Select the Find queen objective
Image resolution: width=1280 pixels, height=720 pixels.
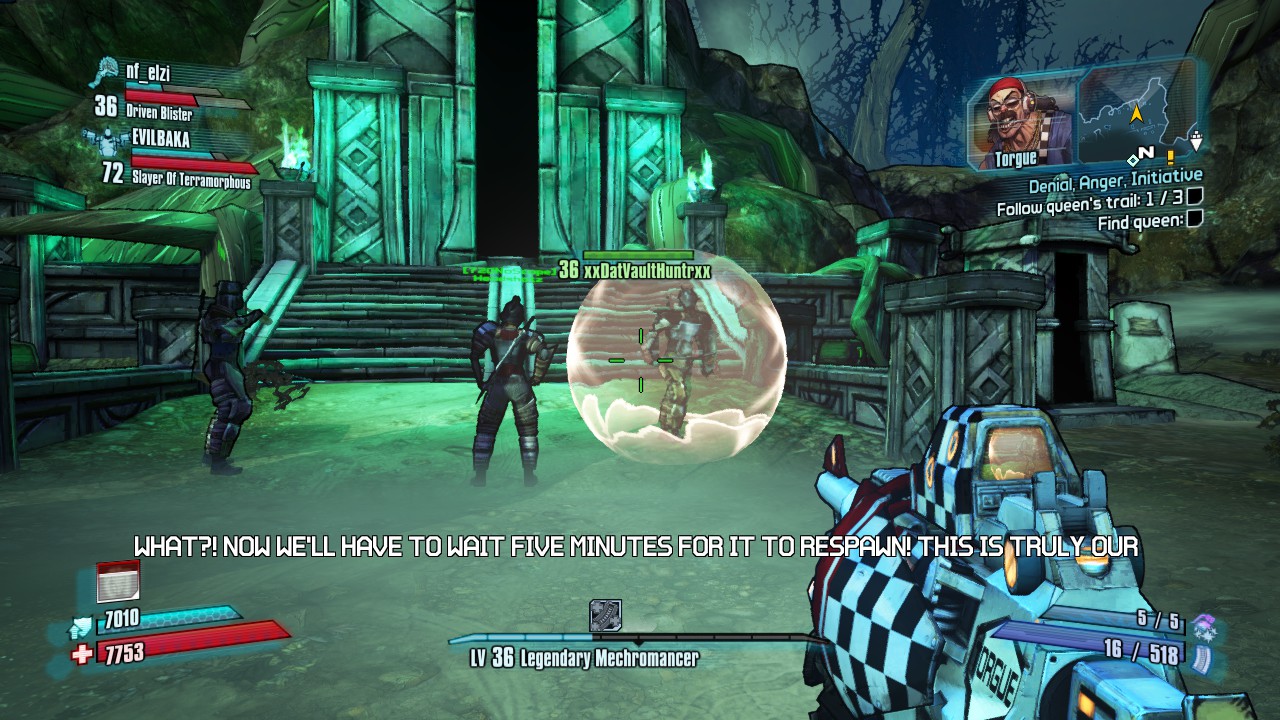coord(1139,222)
